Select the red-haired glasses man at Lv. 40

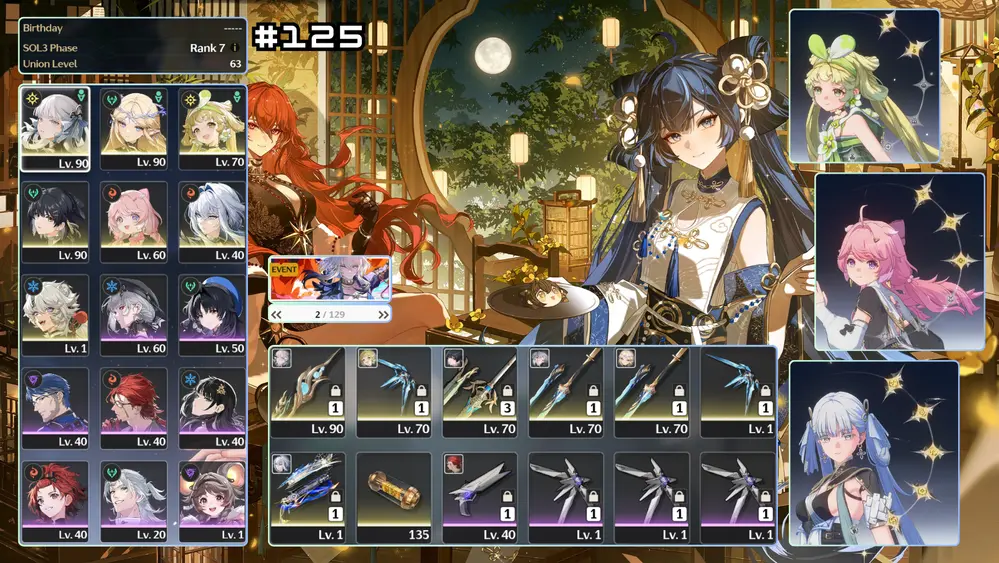(x=134, y=407)
